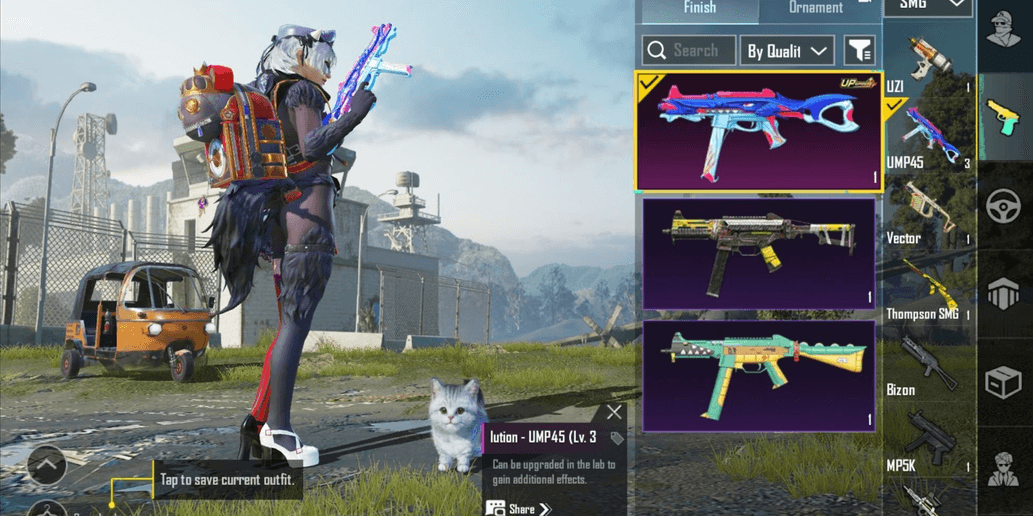This screenshot has width=1033, height=516.
Task: Open the vehicle steering wheel category
Action: [1004, 207]
